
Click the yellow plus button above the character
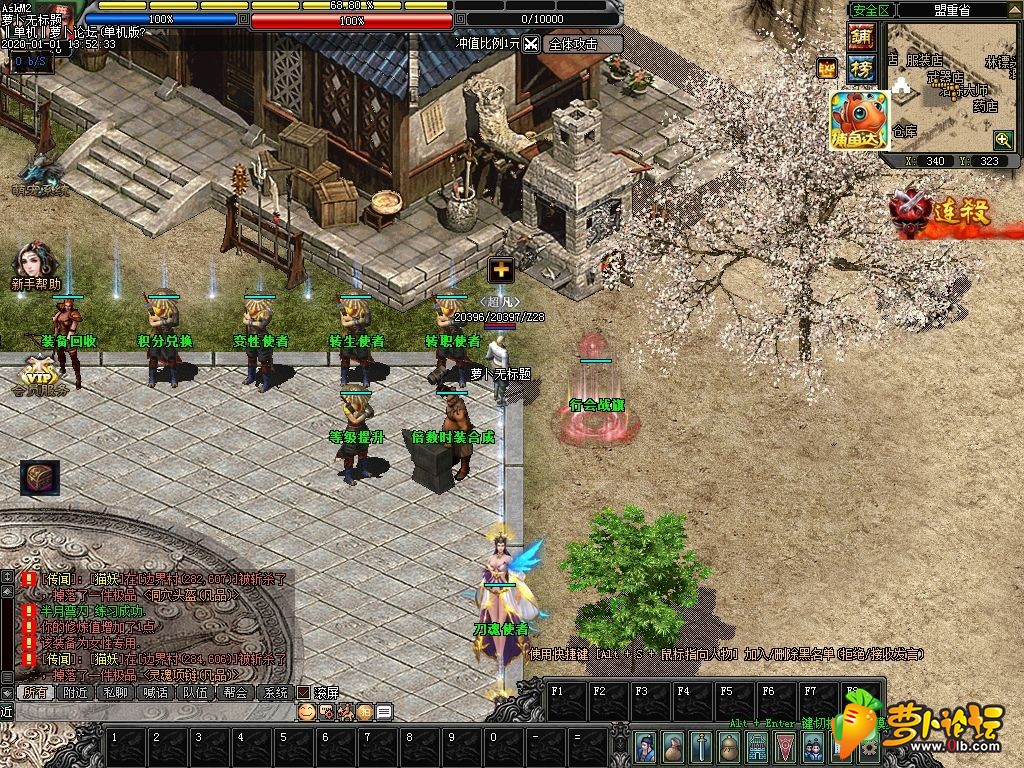pyautogui.click(x=500, y=269)
